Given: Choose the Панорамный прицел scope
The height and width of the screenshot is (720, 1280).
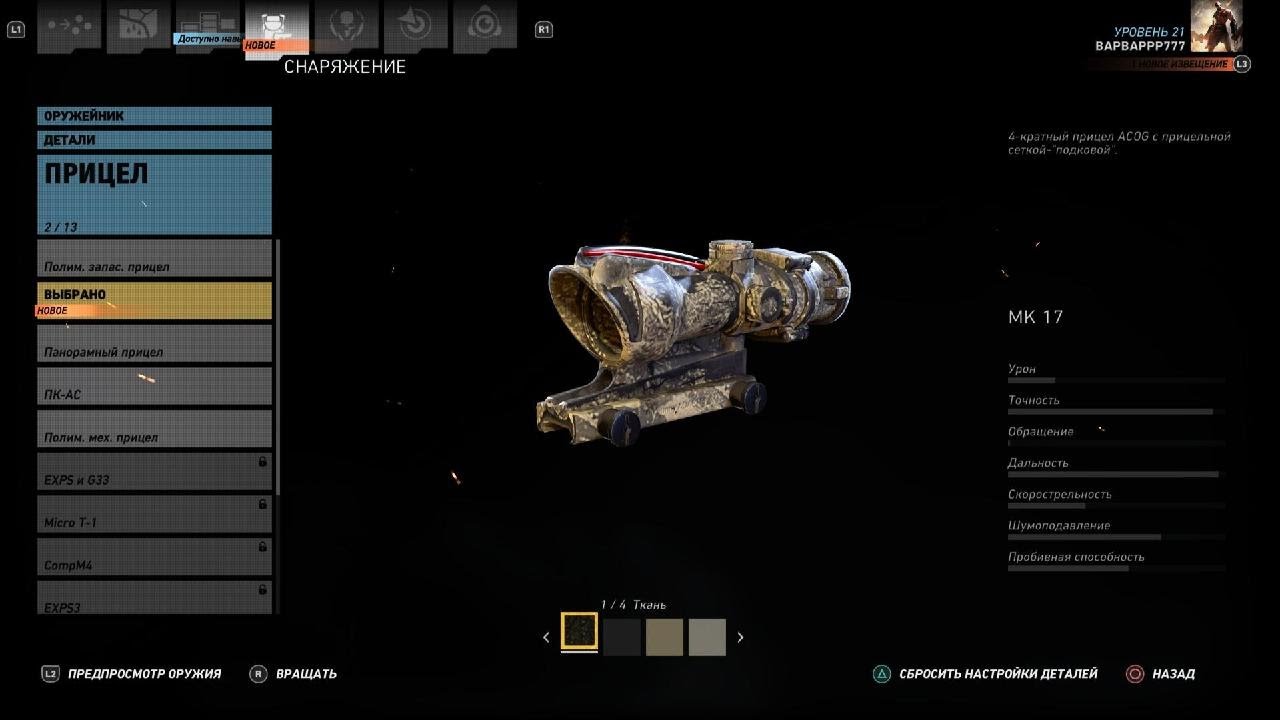Looking at the screenshot, I should 154,343.
